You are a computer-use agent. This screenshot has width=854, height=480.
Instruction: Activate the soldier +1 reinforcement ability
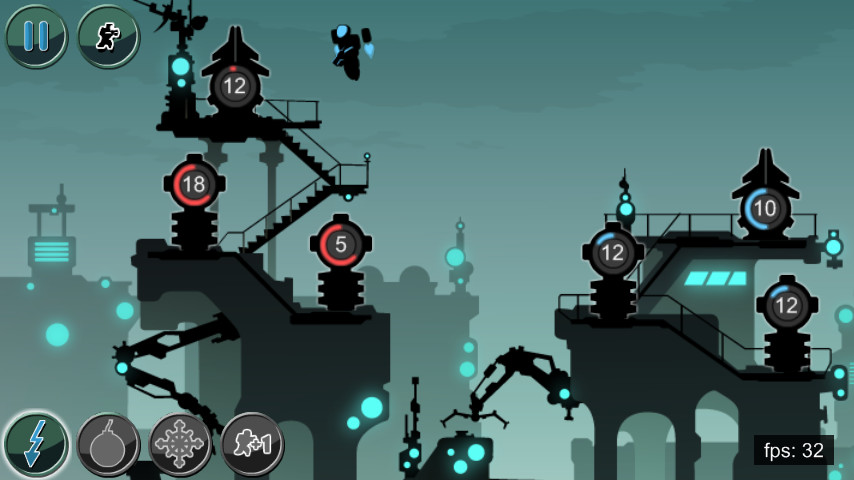click(252, 443)
